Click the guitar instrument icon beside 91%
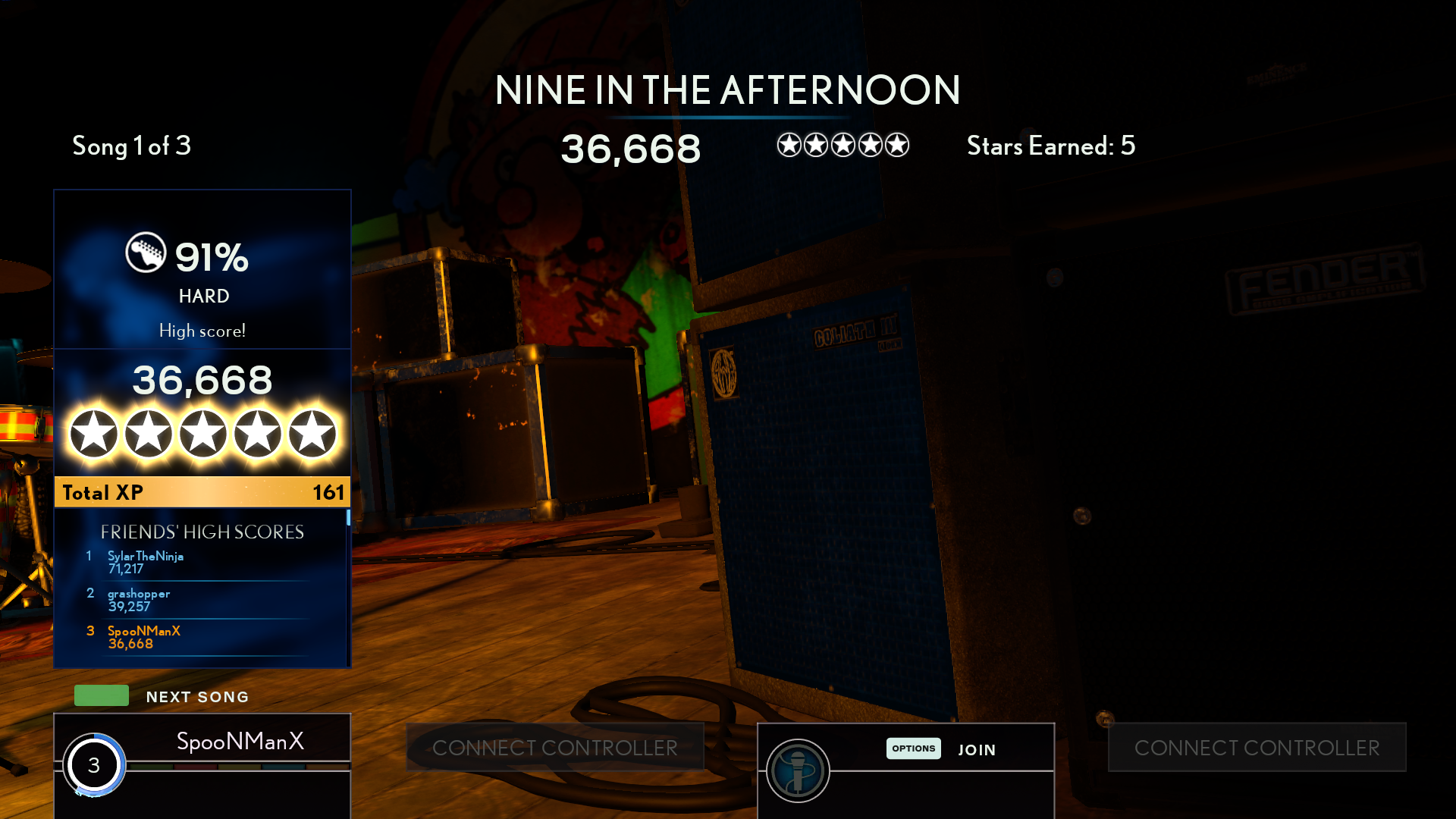1456x819 pixels. click(146, 253)
